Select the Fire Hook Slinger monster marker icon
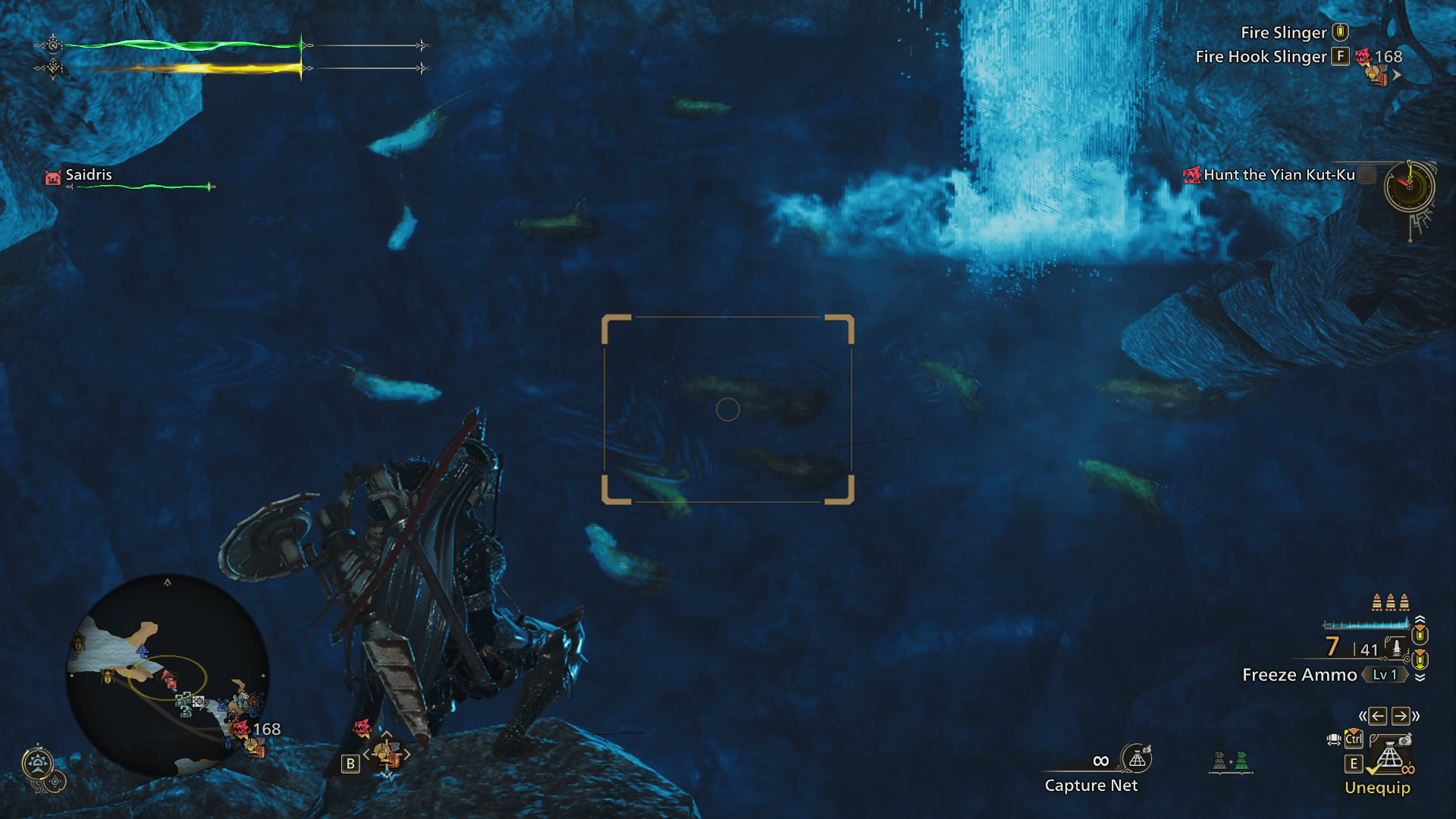This screenshot has height=819, width=1456. [x=1363, y=56]
